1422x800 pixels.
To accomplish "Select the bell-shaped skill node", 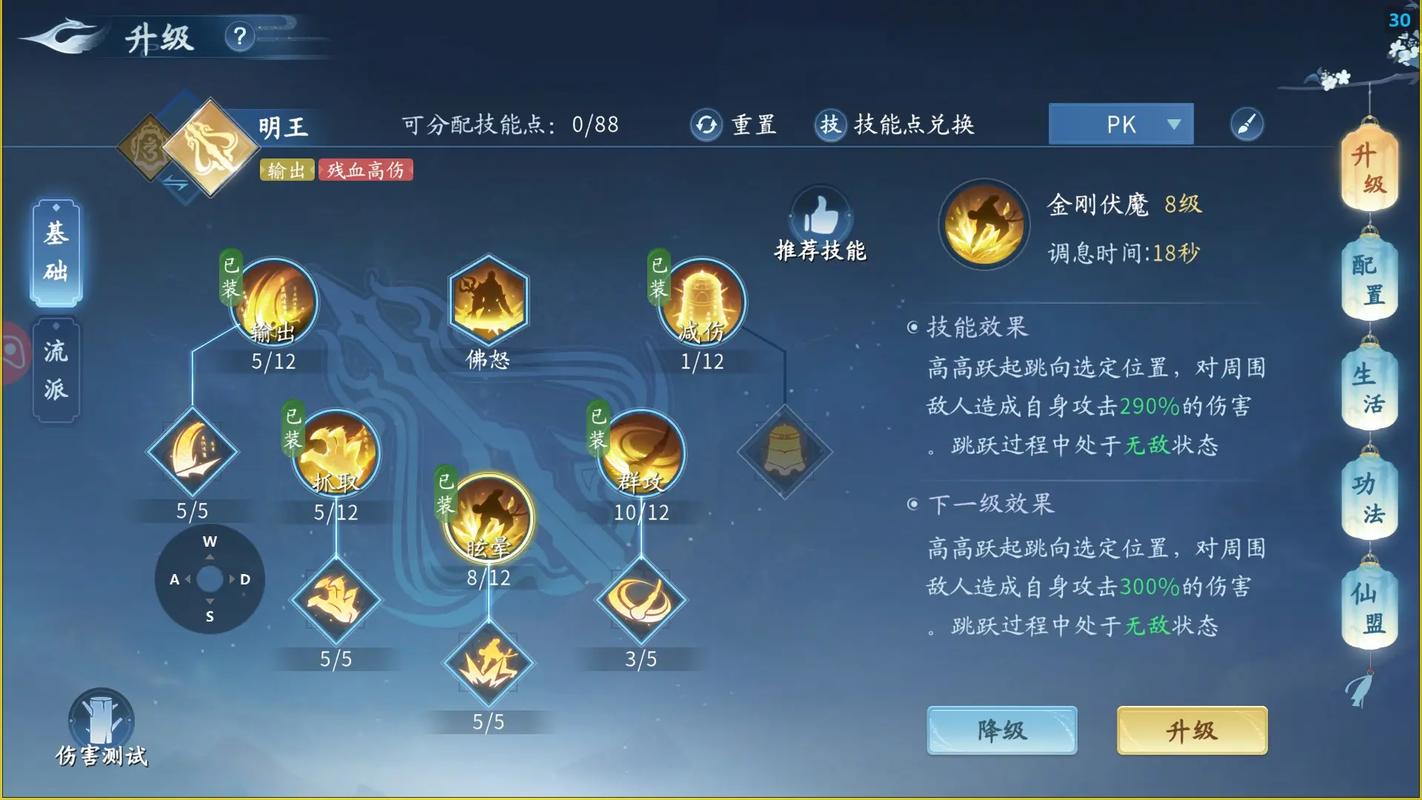I will pyautogui.click(x=786, y=452).
